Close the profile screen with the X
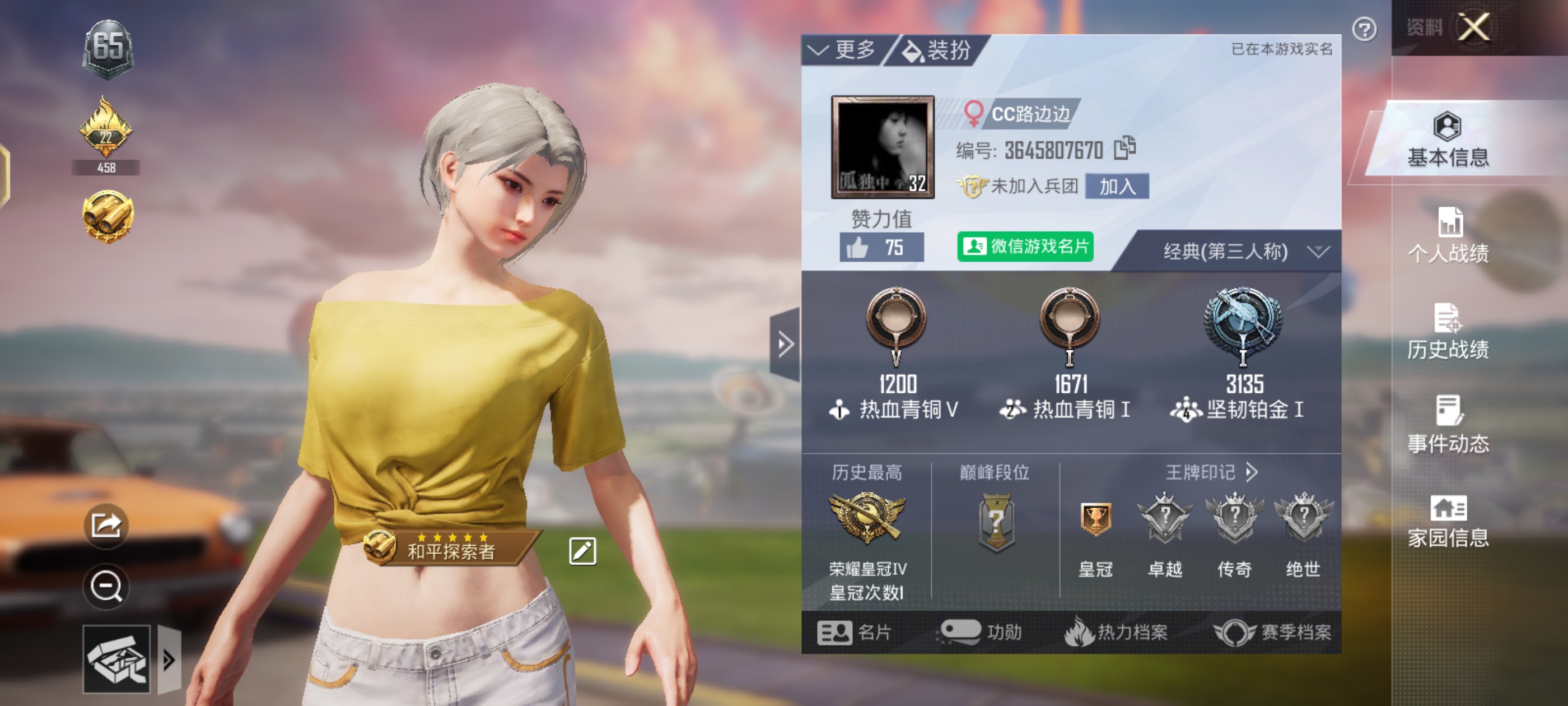 [1474, 27]
